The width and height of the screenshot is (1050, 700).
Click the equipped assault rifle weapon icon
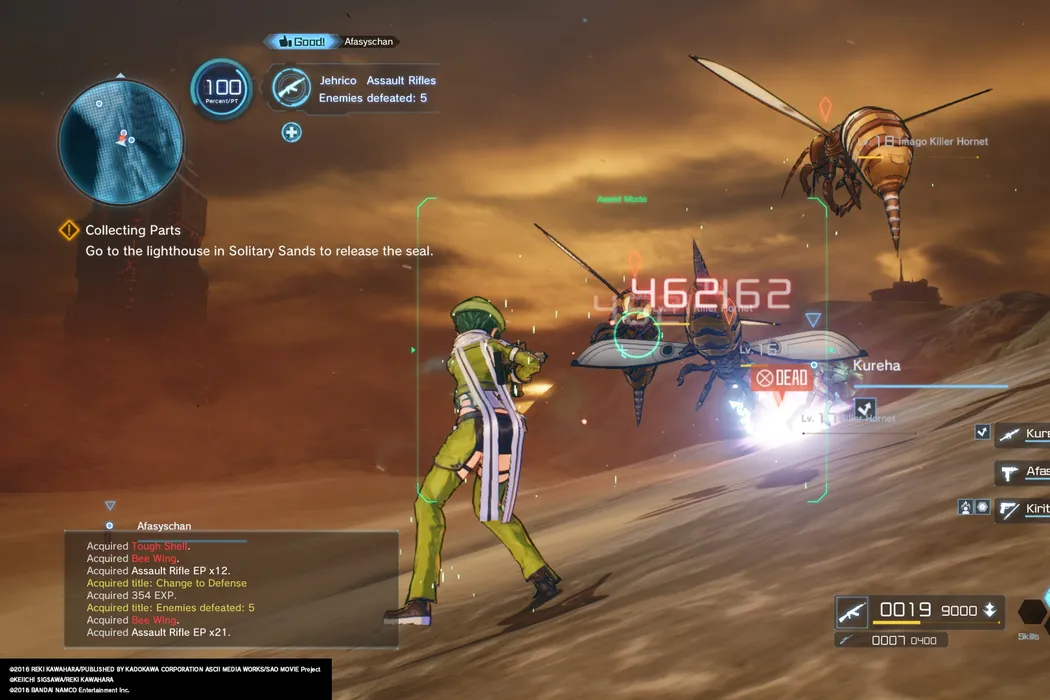(x=852, y=611)
